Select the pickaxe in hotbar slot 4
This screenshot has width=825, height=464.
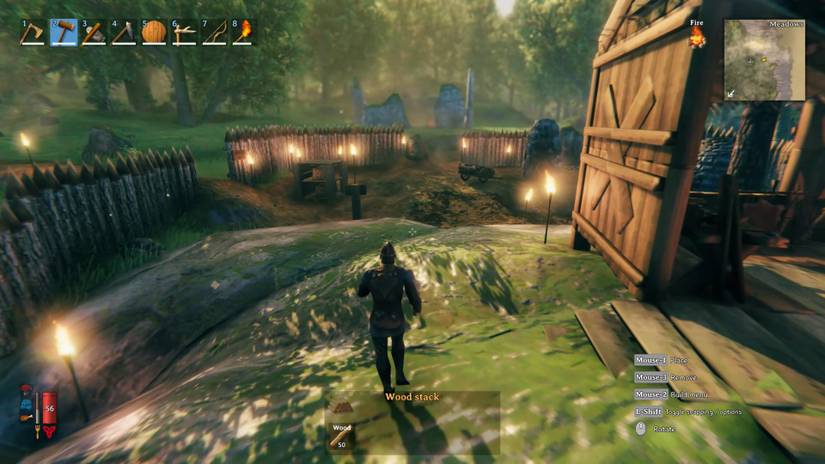click(123, 32)
